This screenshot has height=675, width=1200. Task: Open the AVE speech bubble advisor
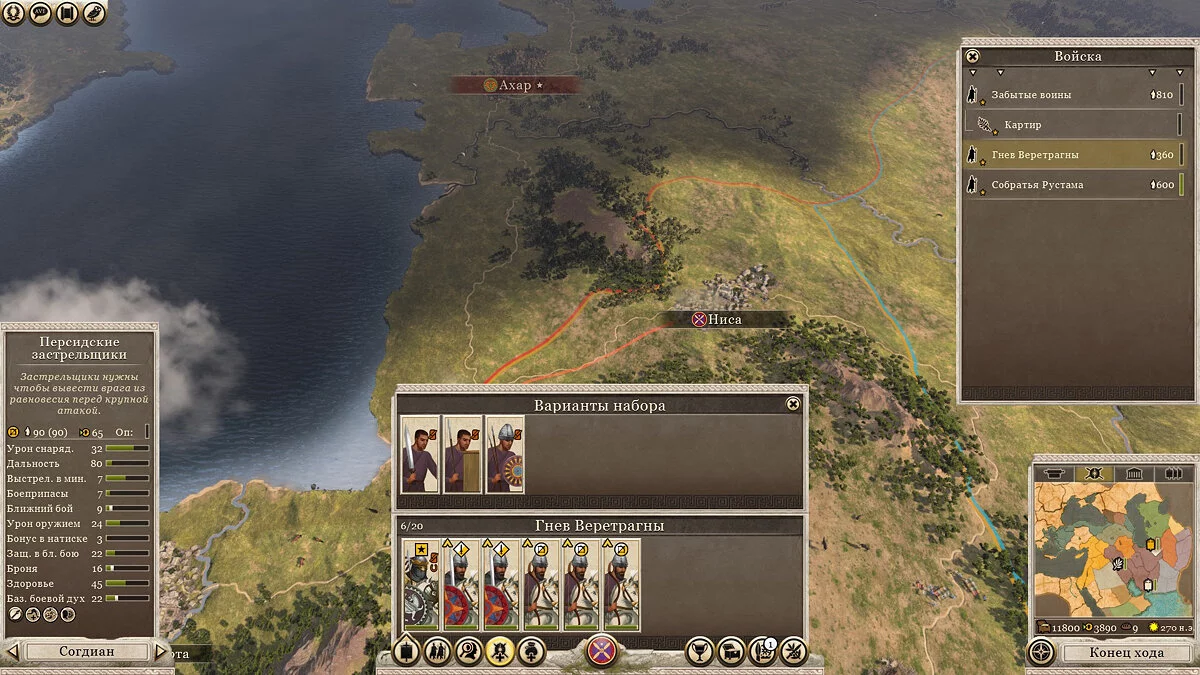(41, 13)
